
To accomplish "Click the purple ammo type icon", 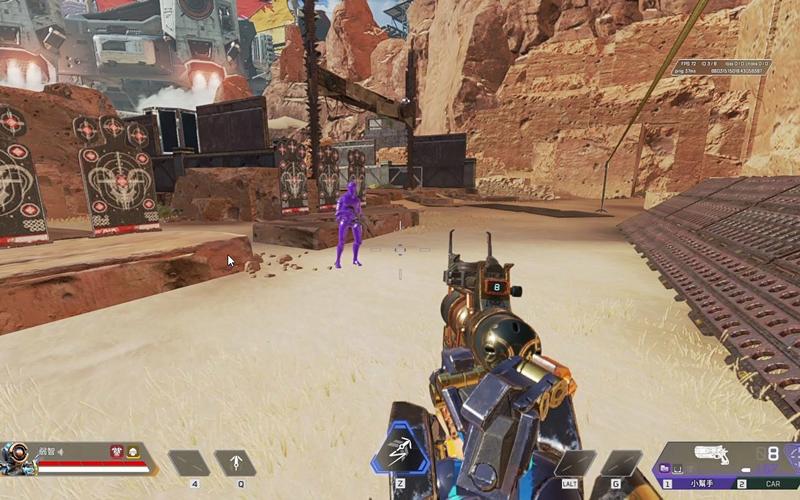I will point(664,467).
